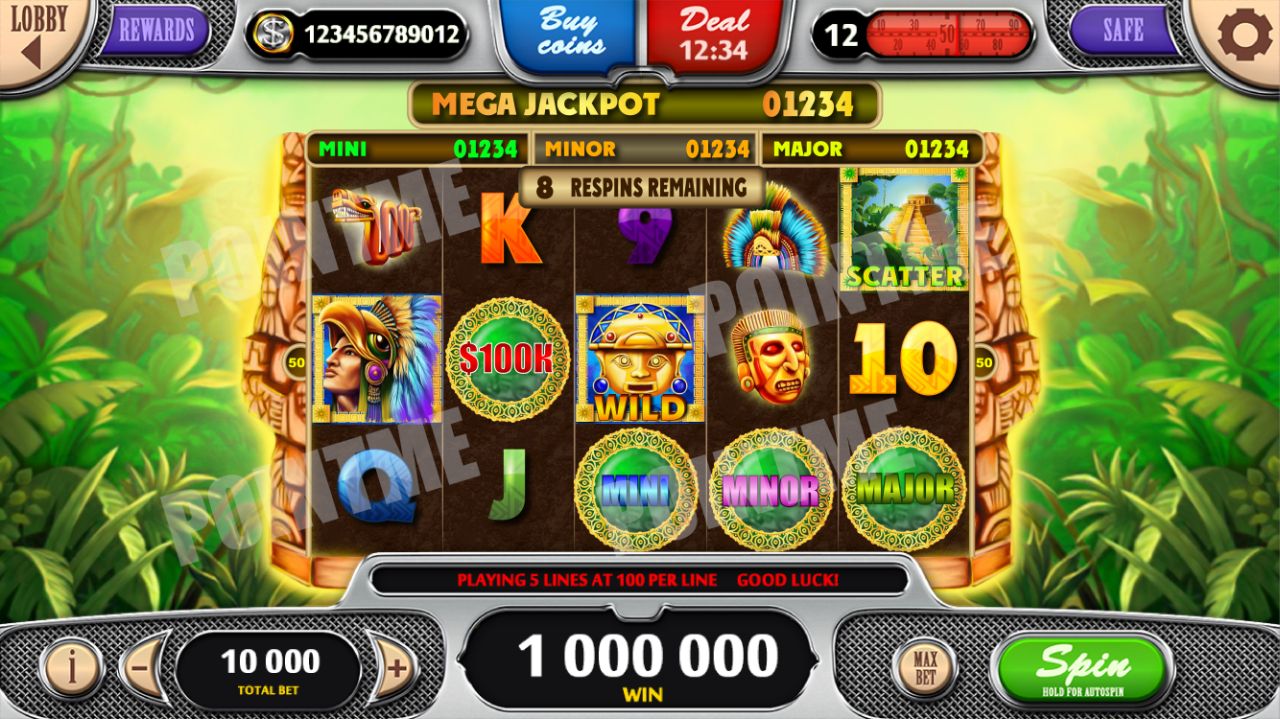Open settings with the gear icon
The width and height of the screenshot is (1280, 719).
tap(1244, 36)
